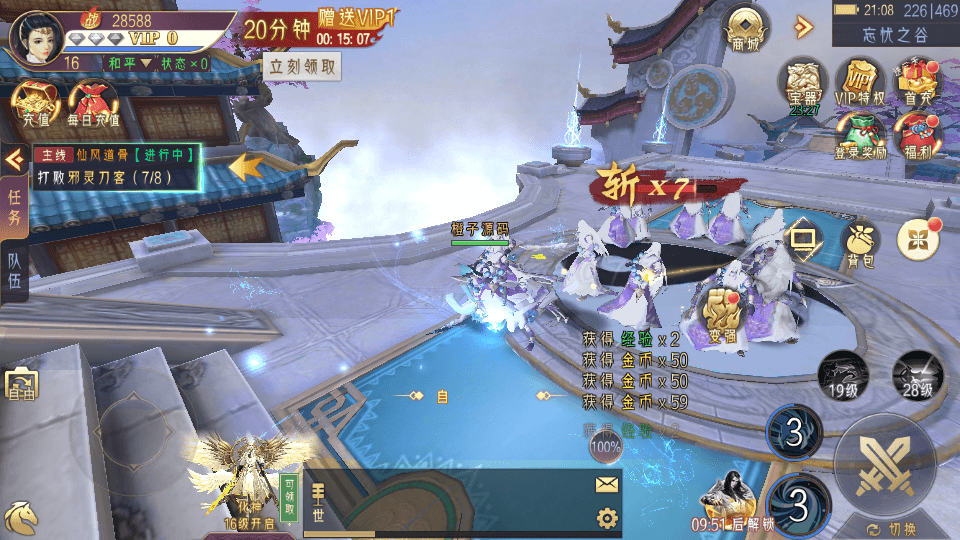Mount up using the horse head icon
The image size is (960, 540).
22,516
